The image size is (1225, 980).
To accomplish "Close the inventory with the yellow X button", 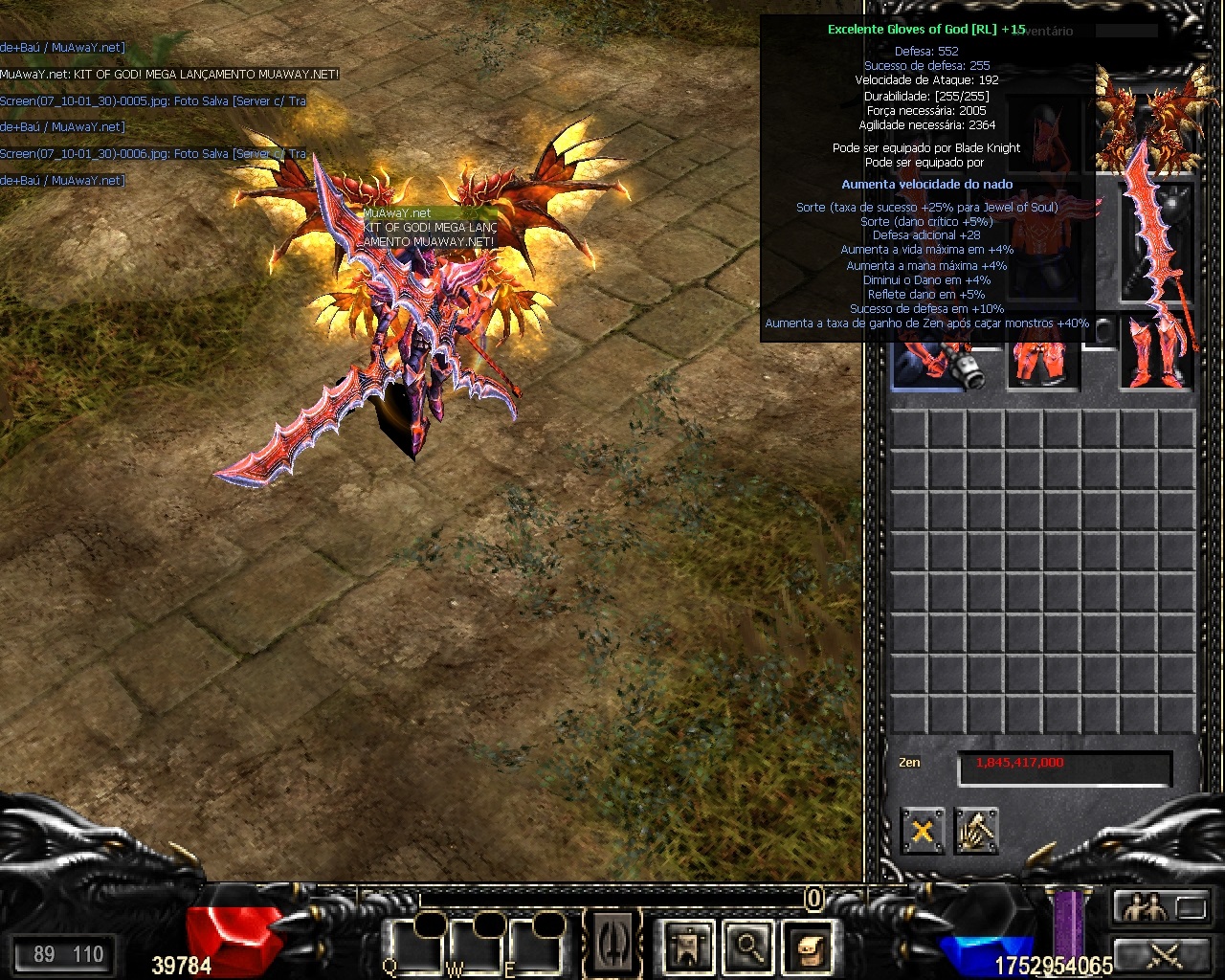I will [x=923, y=831].
